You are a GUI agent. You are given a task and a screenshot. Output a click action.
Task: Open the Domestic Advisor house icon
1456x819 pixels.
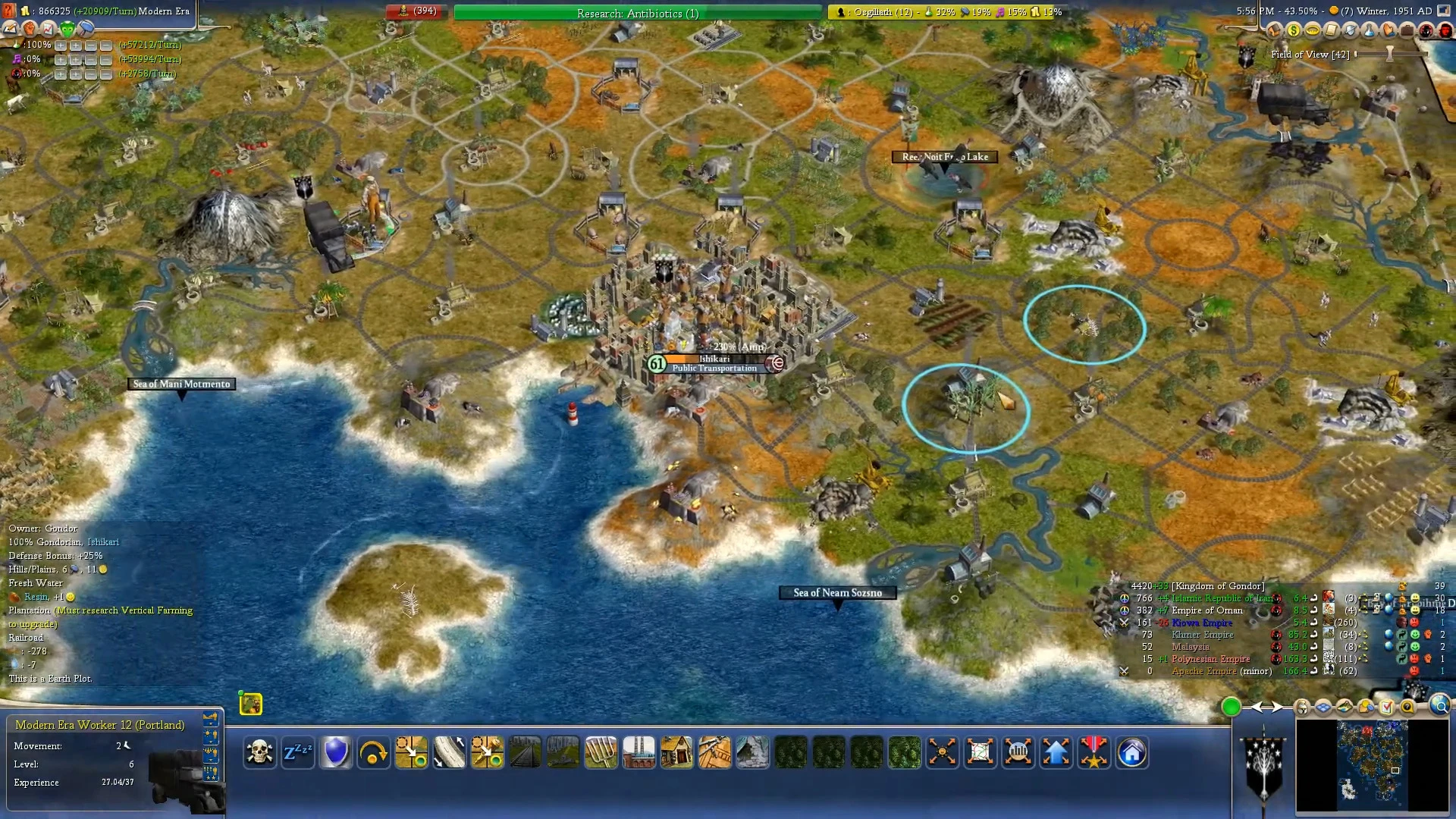coord(1275,30)
